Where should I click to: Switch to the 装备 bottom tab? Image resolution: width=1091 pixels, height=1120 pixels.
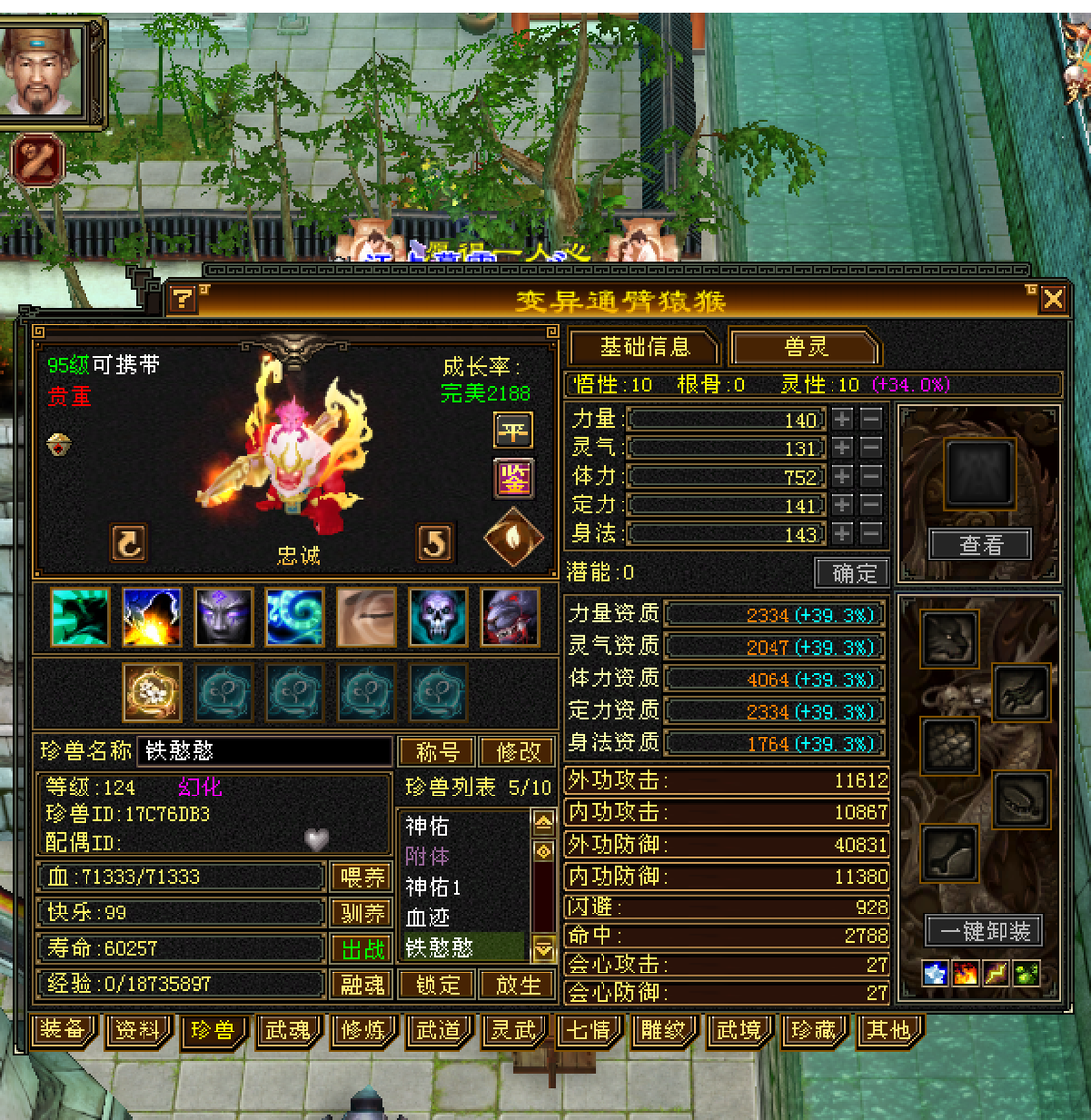(63, 1030)
